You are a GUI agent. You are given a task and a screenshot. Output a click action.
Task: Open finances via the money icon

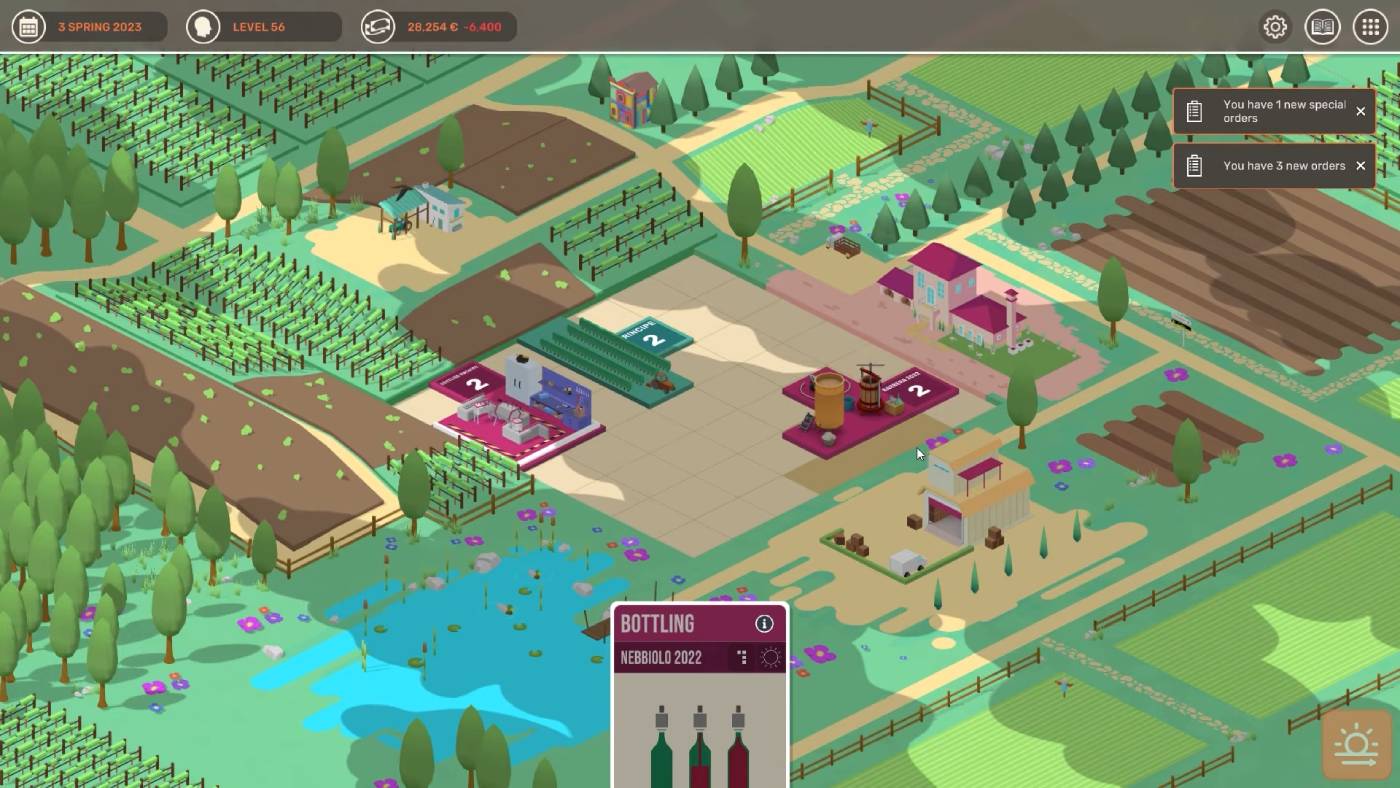[x=377, y=27]
